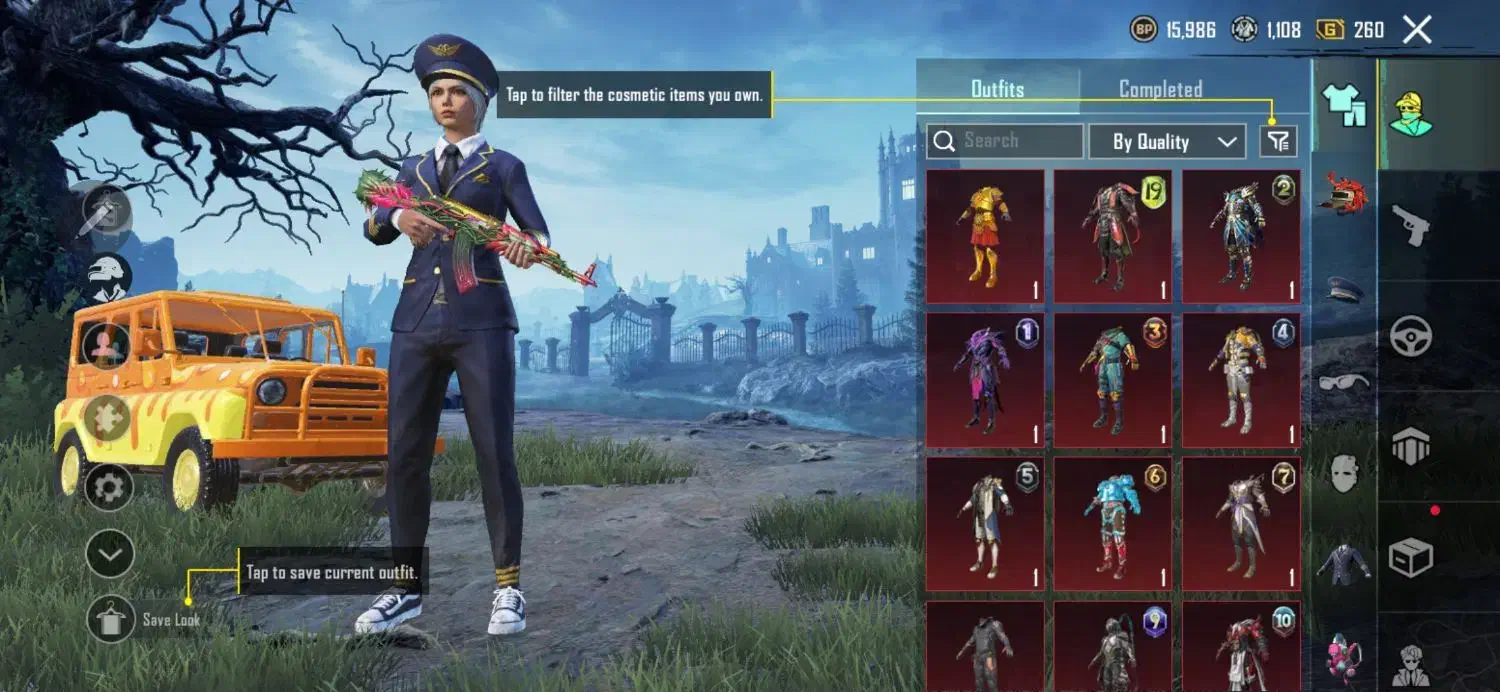Show the headgear cap subcategory
Viewport: 1500px width, 692px height.
tap(1344, 289)
